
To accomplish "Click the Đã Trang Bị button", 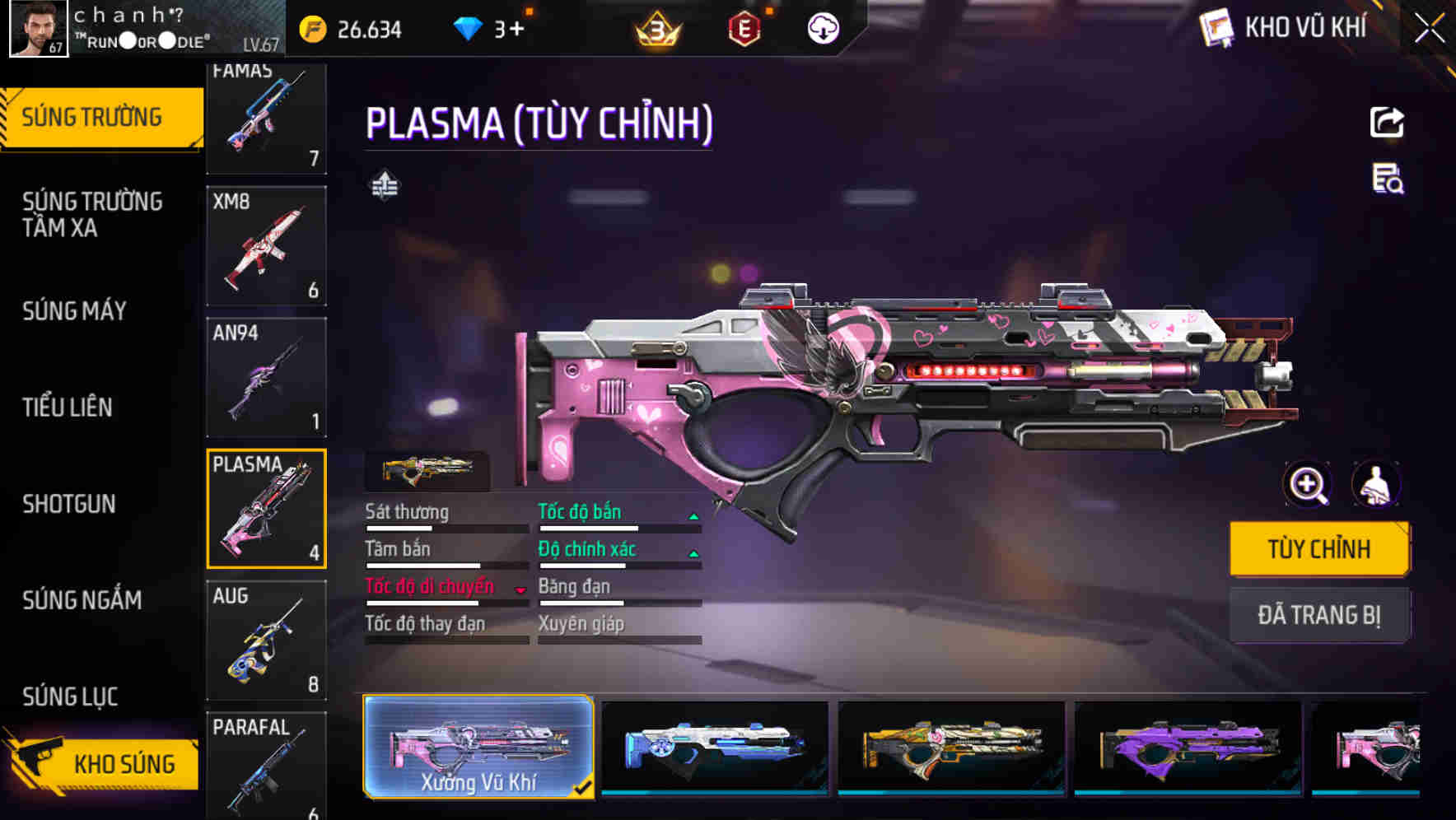I will [x=1318, y=615].
